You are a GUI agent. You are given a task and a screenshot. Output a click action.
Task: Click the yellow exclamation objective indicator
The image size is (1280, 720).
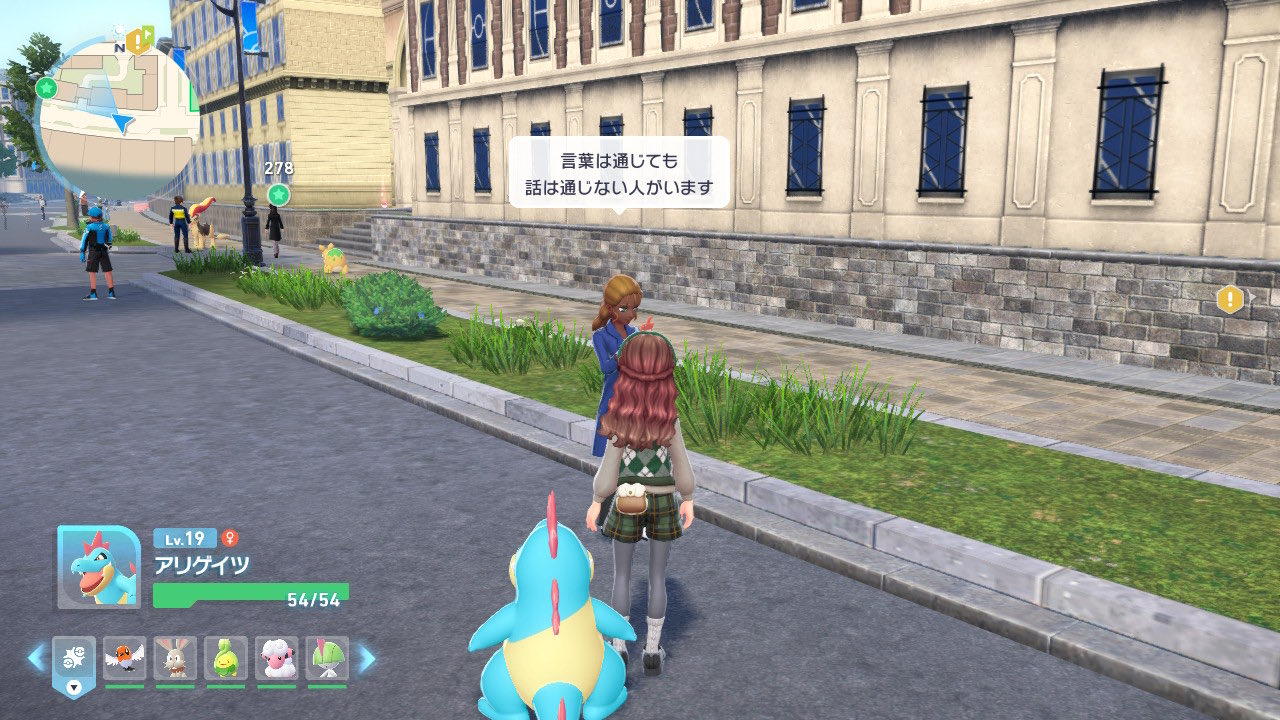point(1230,299)
